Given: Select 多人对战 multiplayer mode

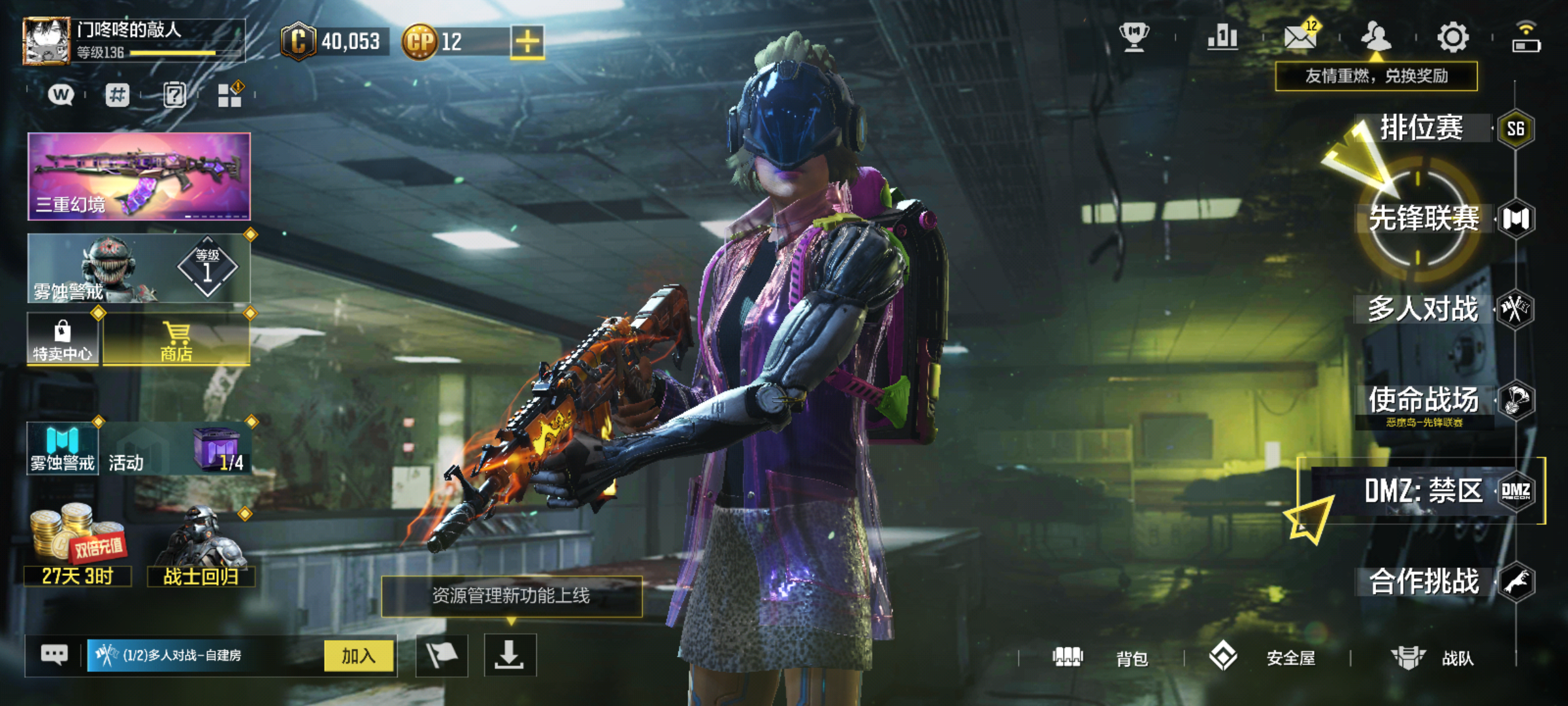Looking at the screenshot, I should [1423, 309].
